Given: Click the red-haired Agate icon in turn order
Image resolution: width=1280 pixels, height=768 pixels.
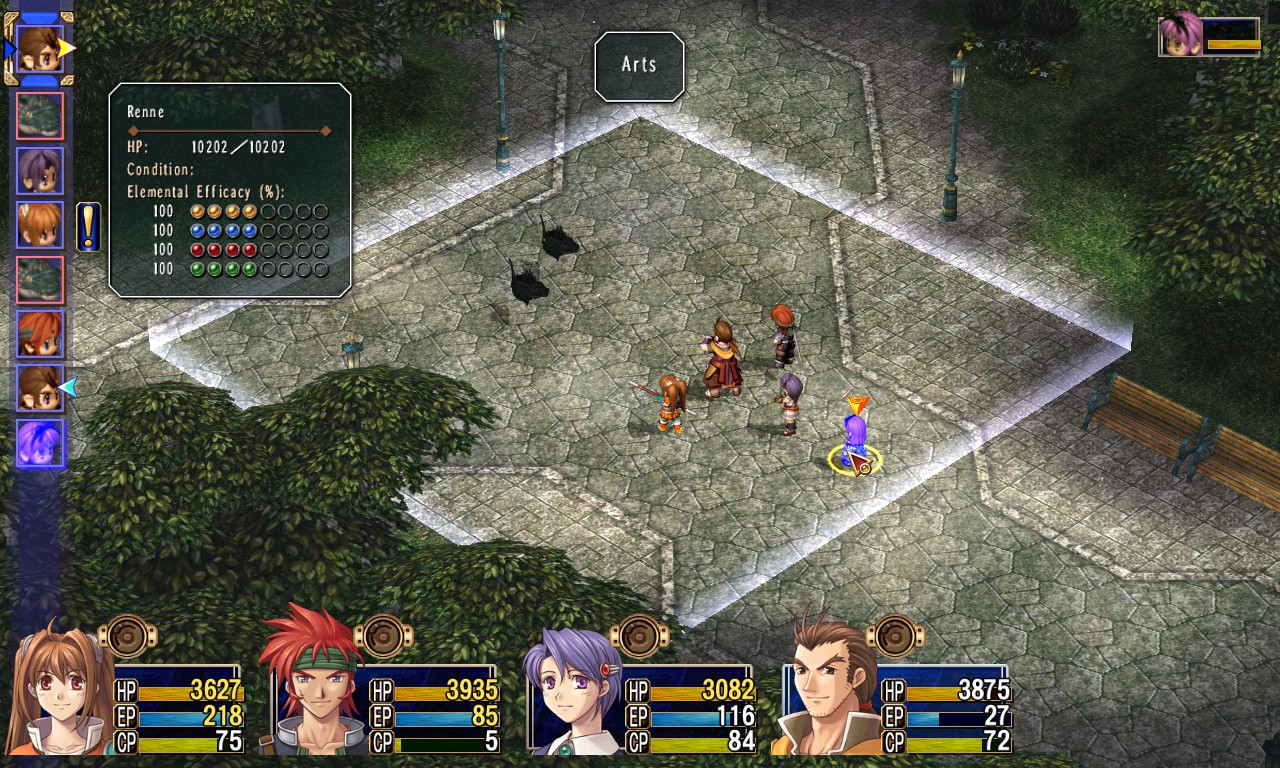Looking at the screenshot, I should point(40,334).
